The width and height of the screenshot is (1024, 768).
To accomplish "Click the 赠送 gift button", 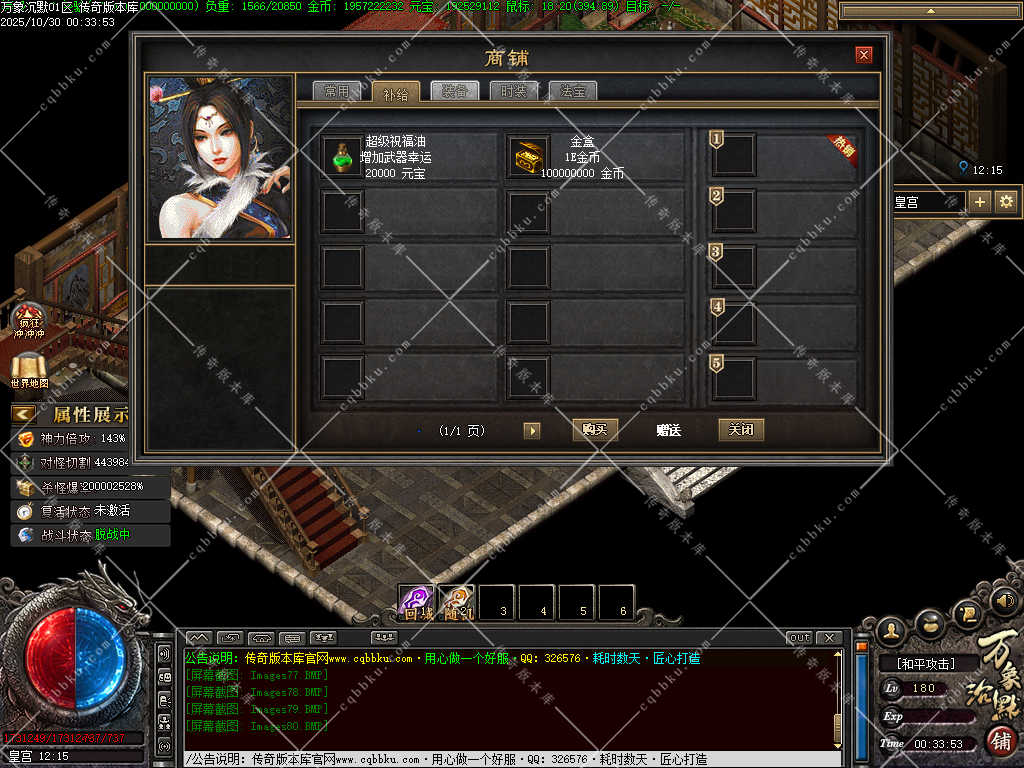I will tap(668, 430).
